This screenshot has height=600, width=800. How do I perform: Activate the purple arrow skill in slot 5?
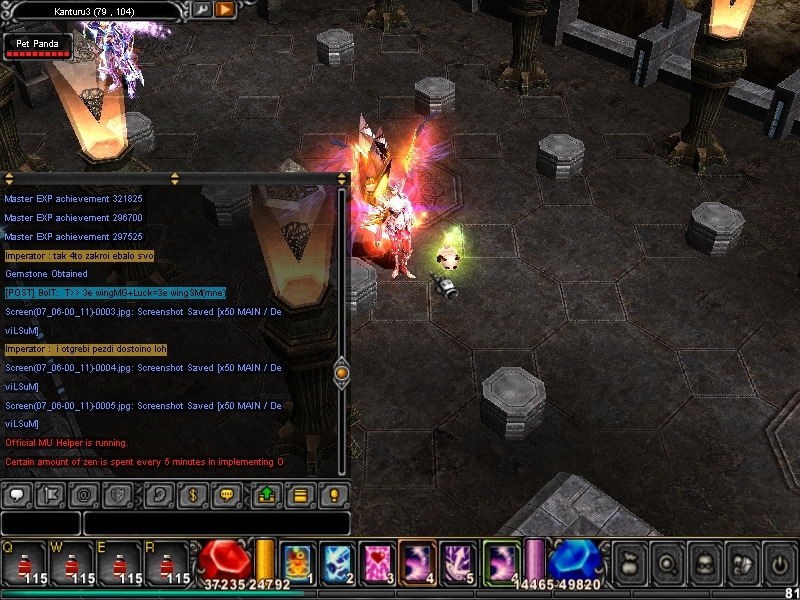pyautogui.click(x=458, y=561)
